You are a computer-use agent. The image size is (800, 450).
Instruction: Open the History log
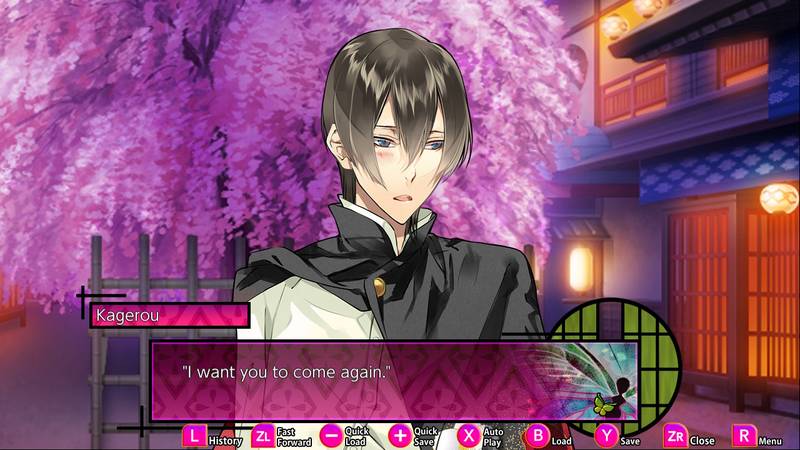(x=194, y=436)
